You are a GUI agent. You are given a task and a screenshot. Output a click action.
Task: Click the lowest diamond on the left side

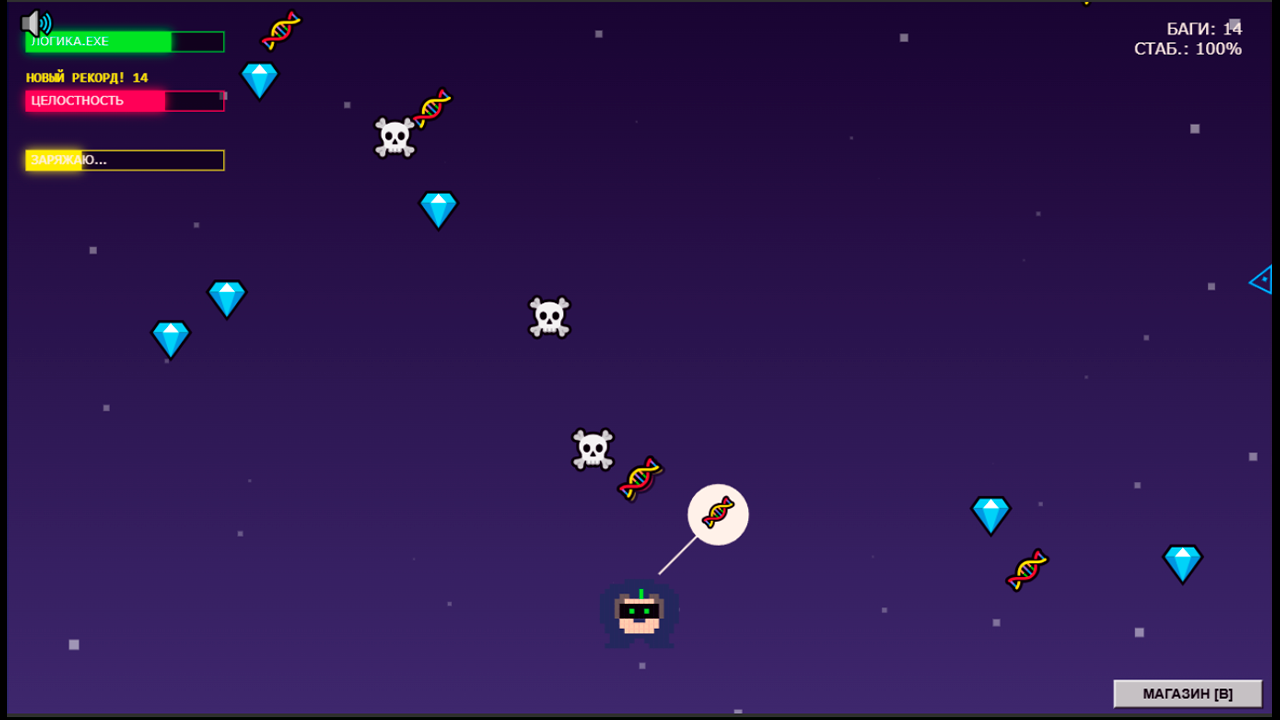[x=169, y=339]
